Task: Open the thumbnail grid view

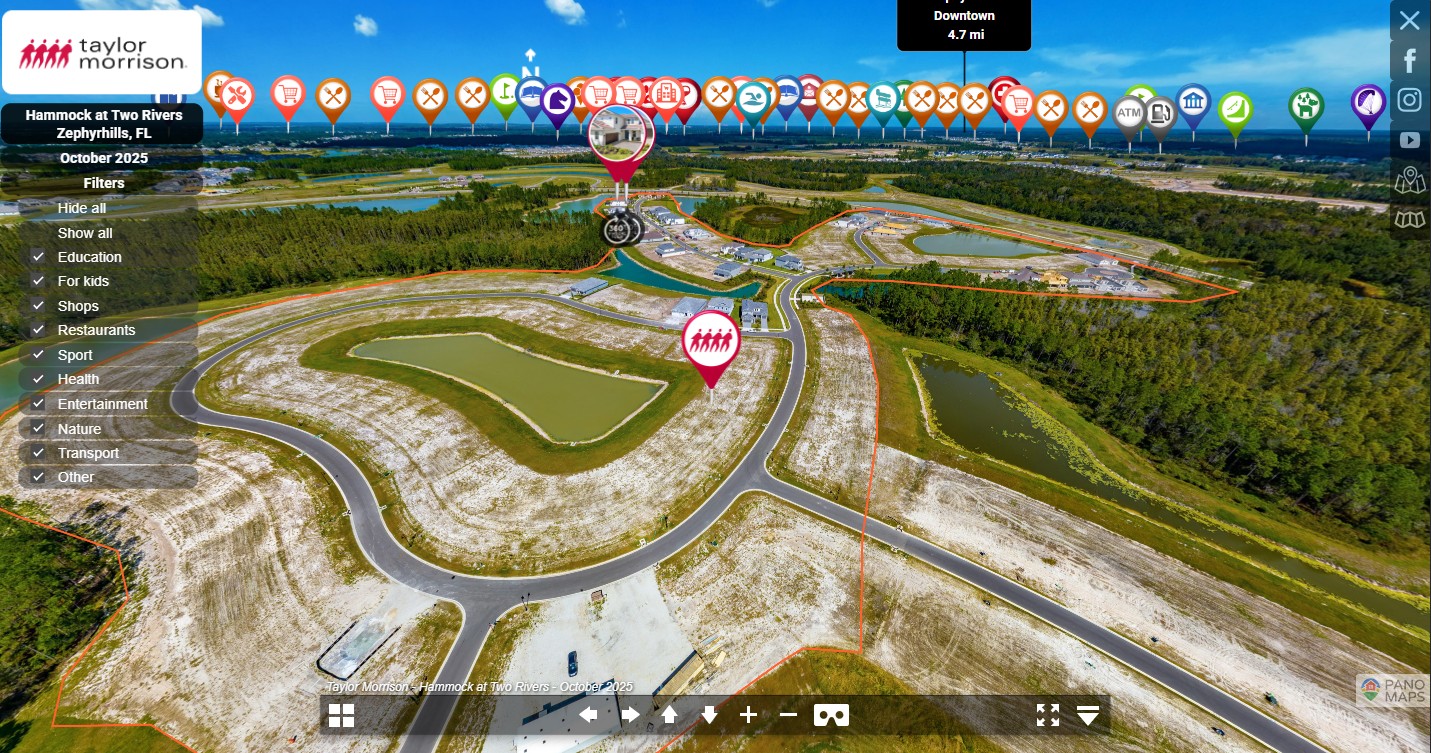Action: [x=342, y=715]
